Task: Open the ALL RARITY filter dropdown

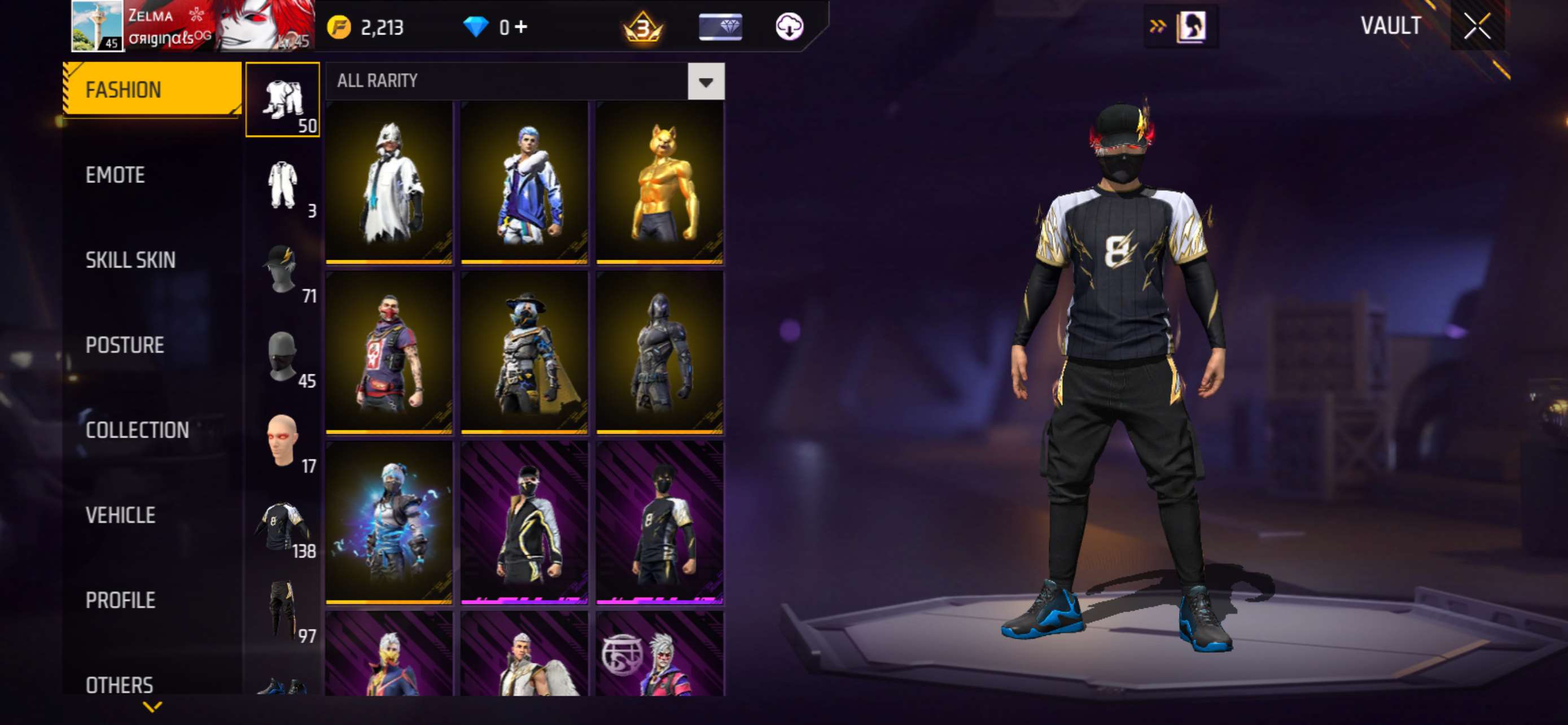Action: tap(706, 81)
